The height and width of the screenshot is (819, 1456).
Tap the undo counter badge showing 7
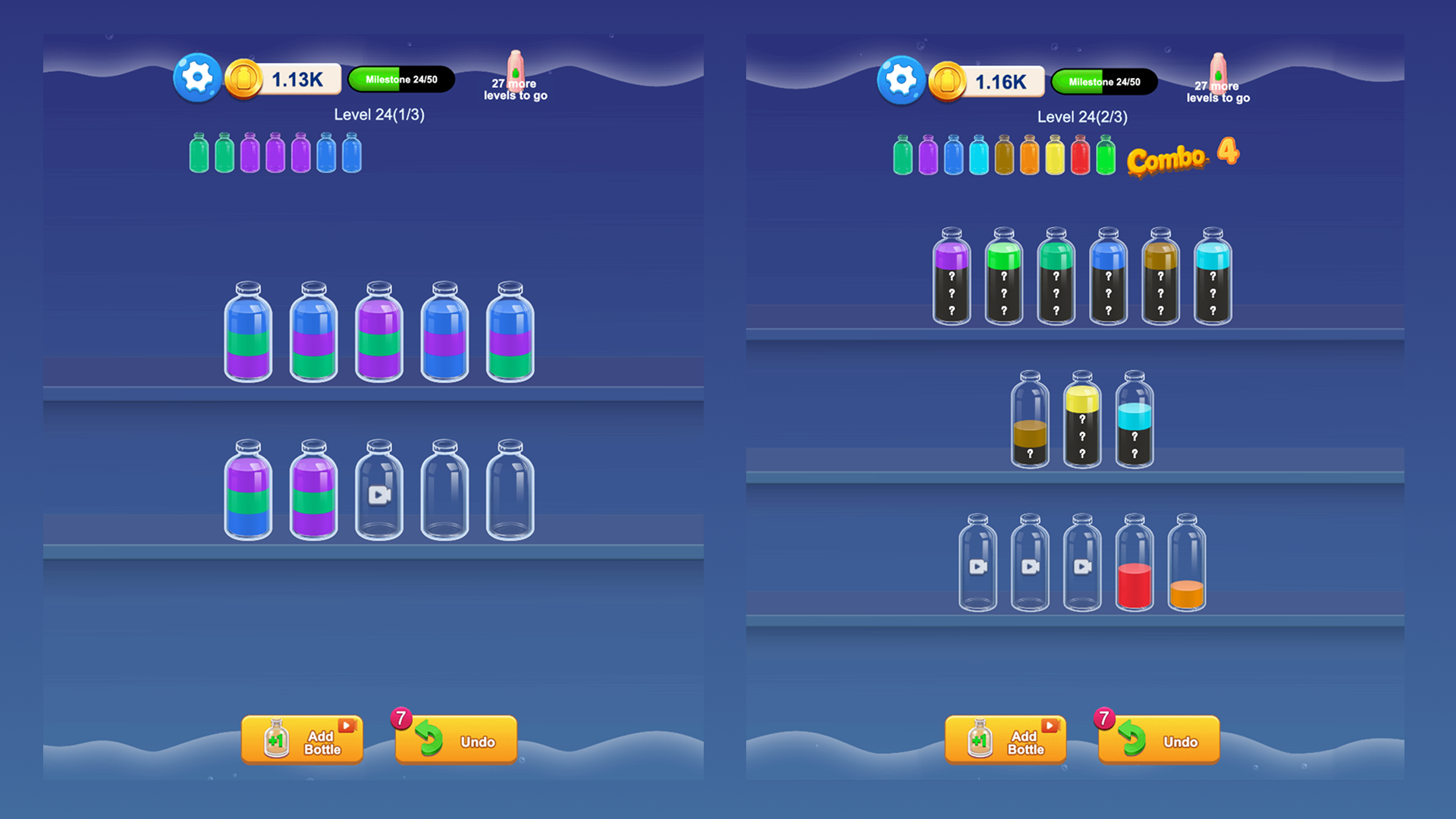point(400,717)
